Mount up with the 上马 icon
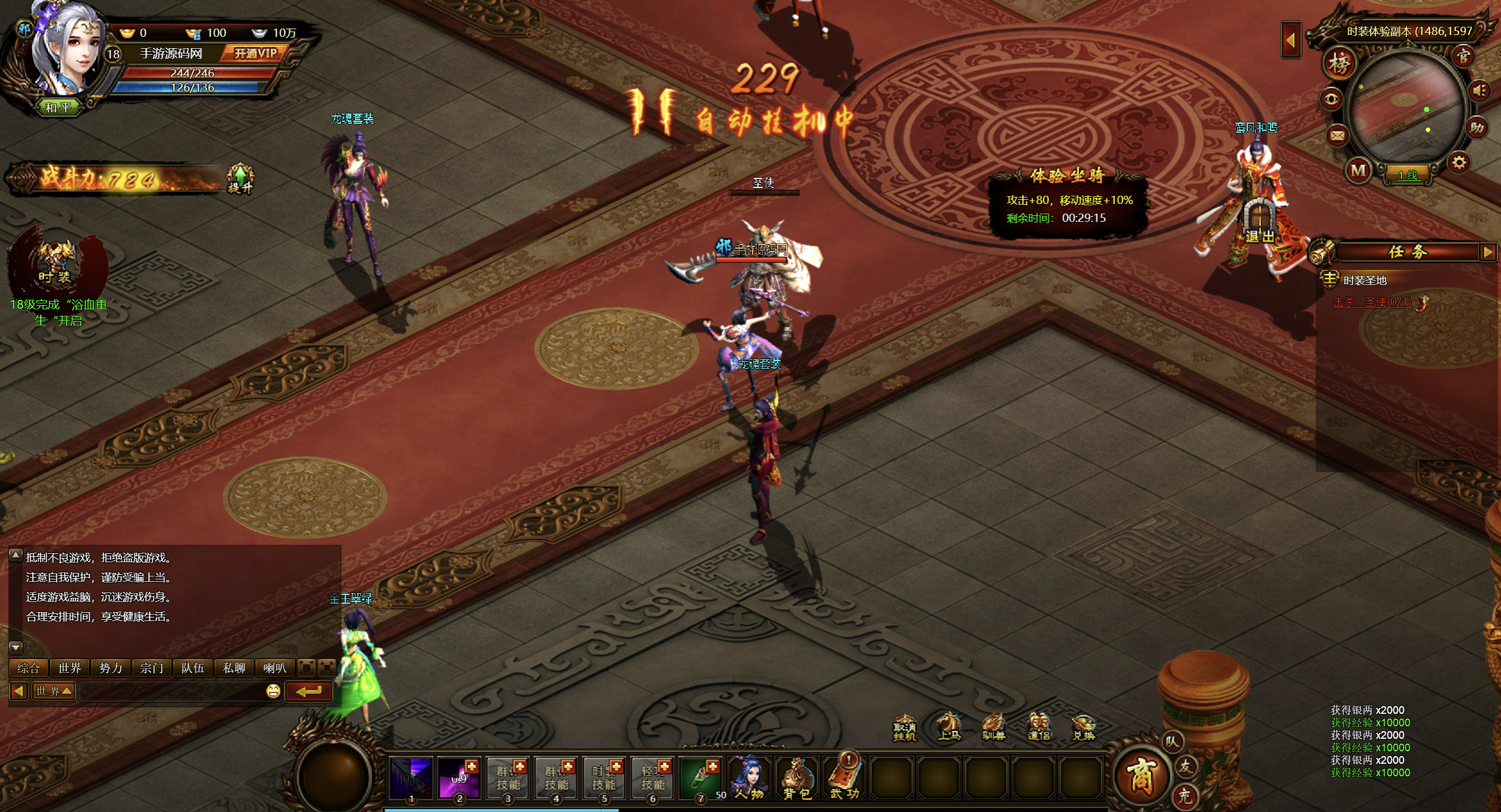Viewport: 1501px width, 812px height. click(x=949, y=727)
